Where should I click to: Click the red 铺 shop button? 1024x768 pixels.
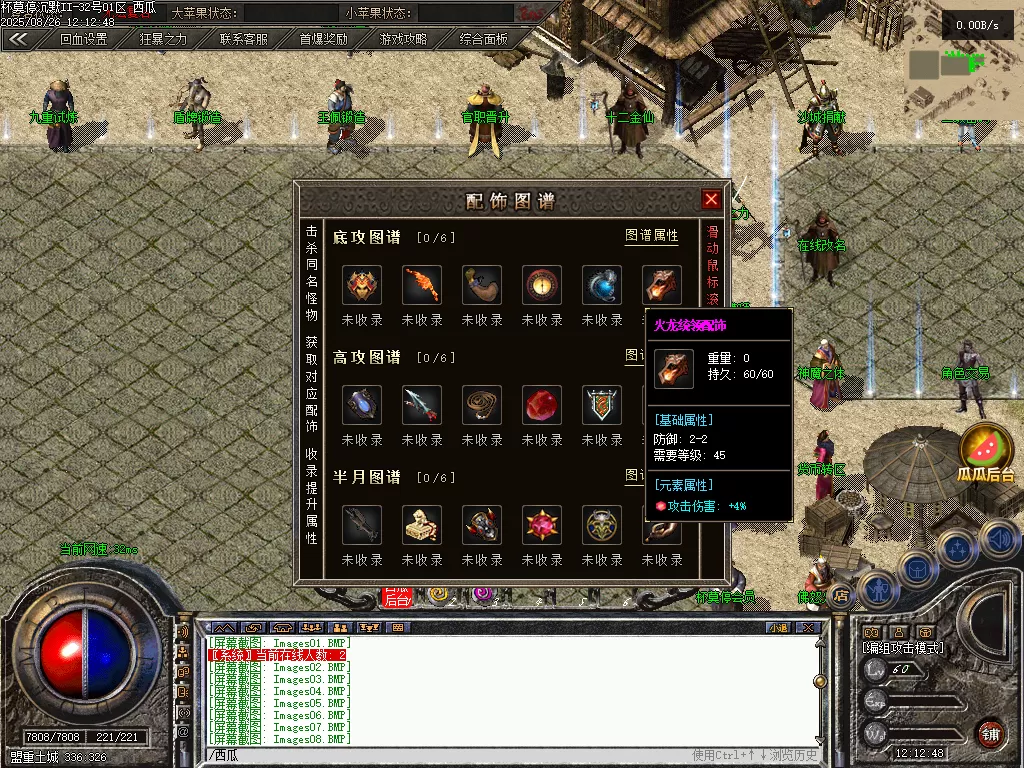[990, 734]
